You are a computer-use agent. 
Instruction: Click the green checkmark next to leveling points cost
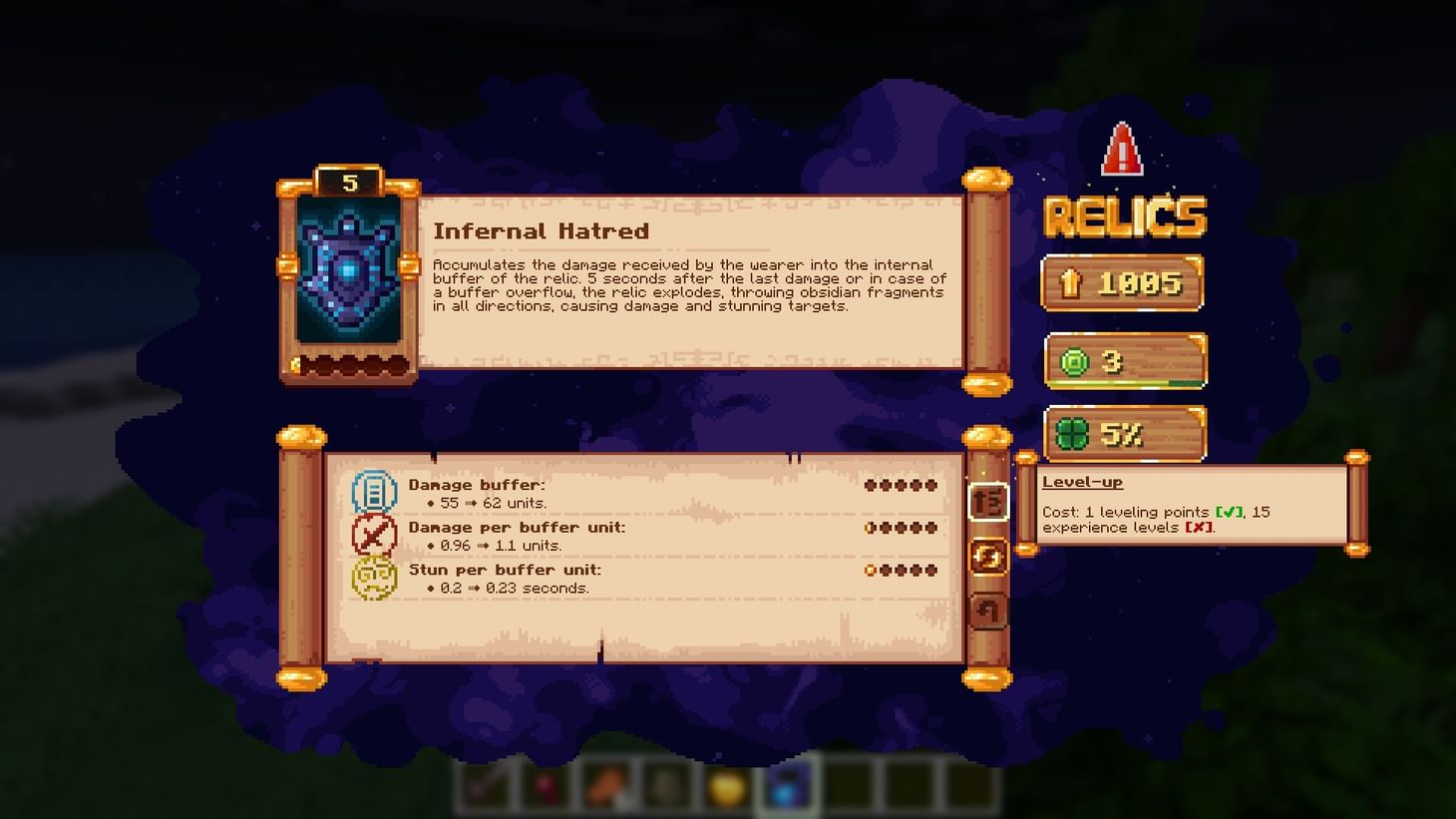point(1231,512)
